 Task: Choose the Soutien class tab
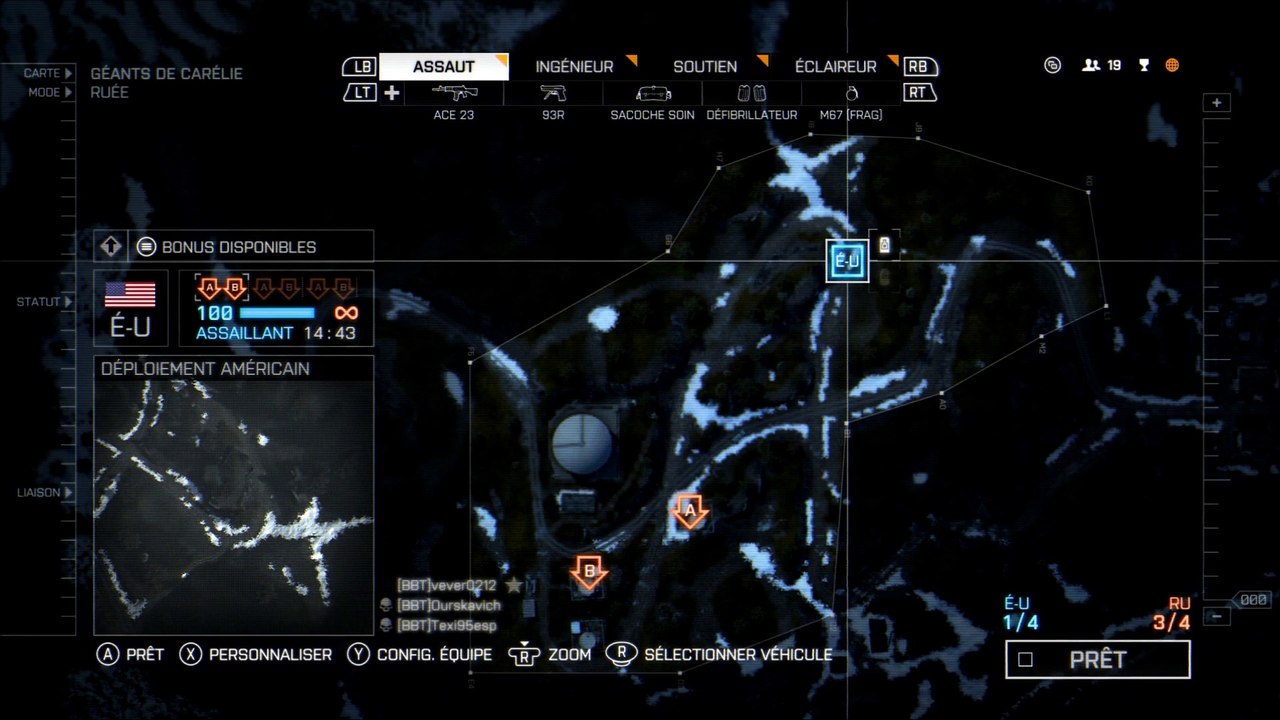pos(705,67)
